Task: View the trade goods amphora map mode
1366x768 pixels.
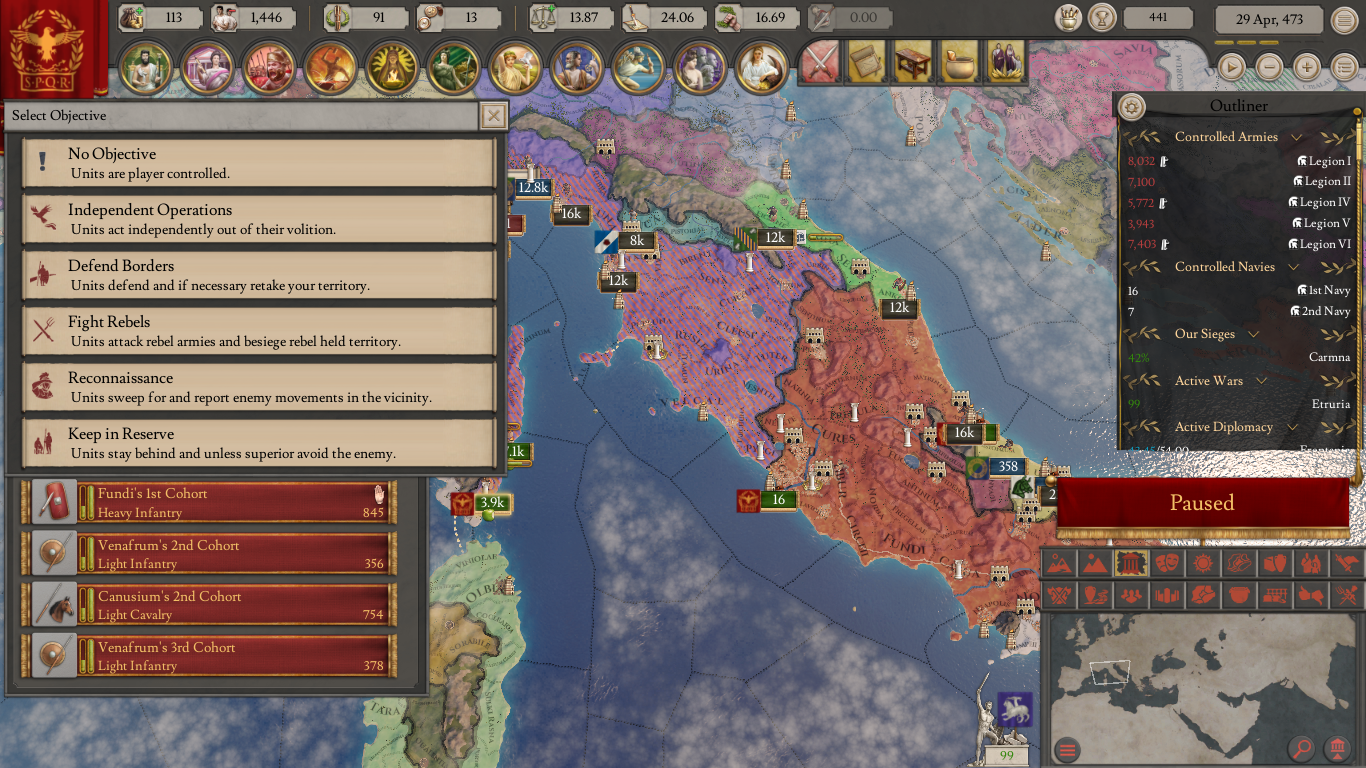Action: point(1275,563)
